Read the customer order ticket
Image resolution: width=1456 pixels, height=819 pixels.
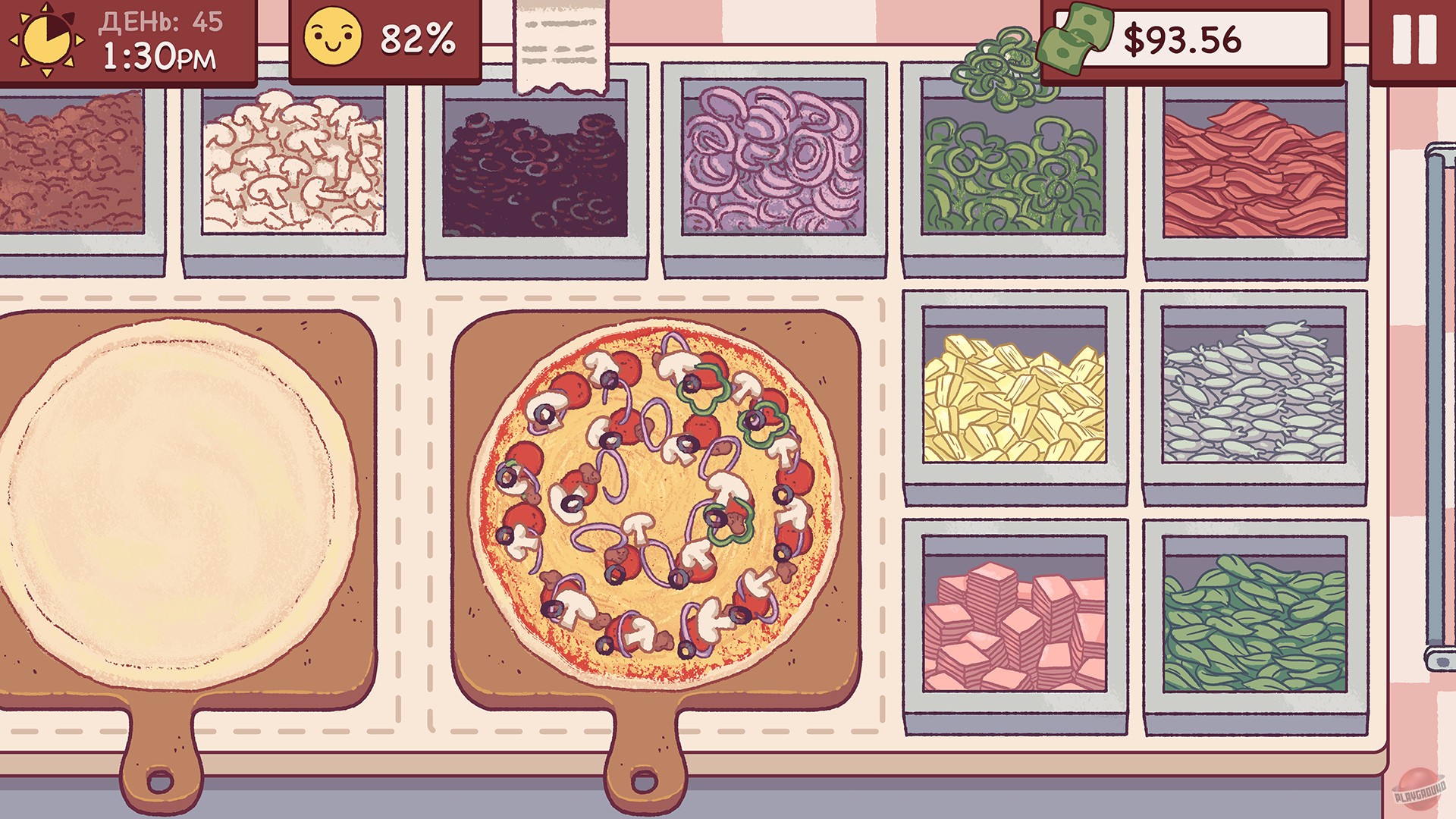click(x=559, y=42)
